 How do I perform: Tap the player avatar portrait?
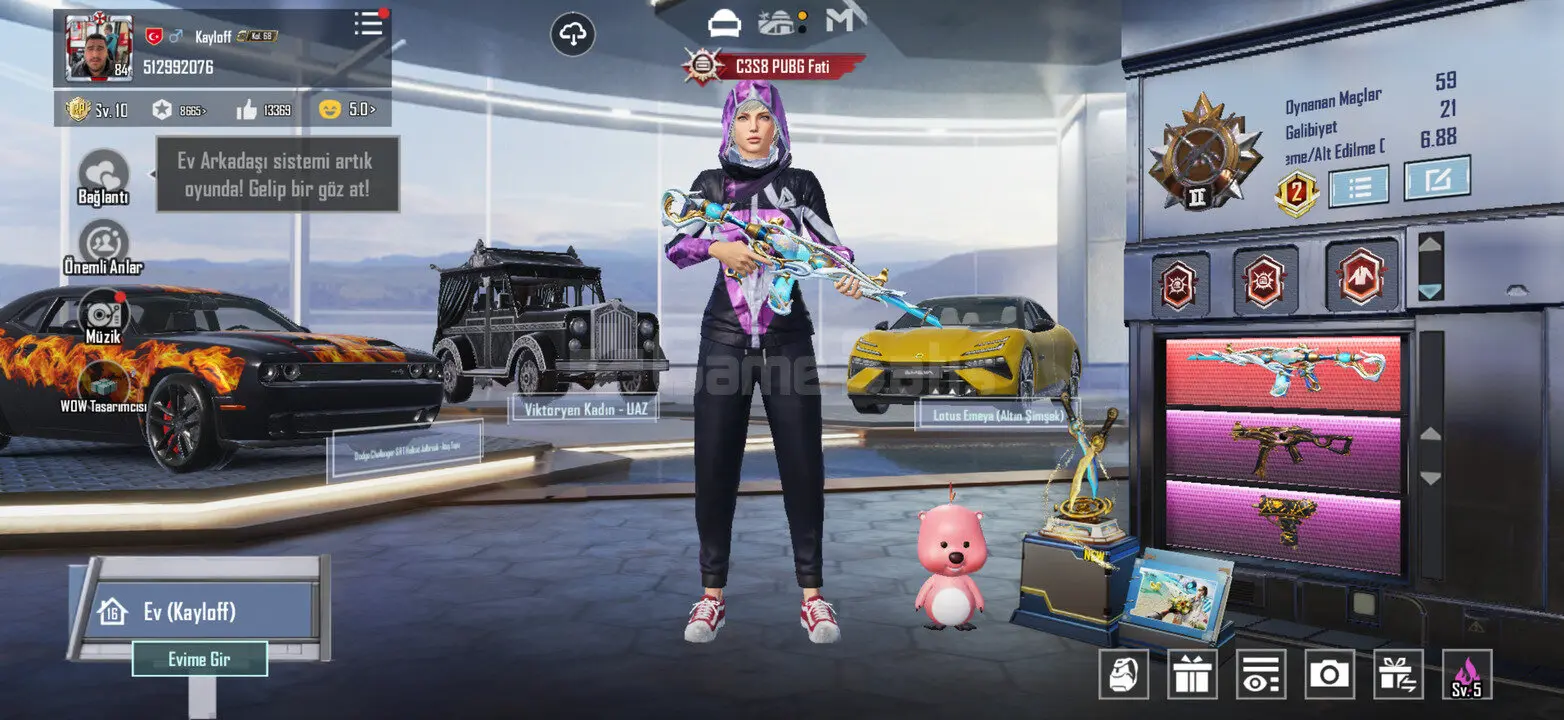tap(99, 48)
